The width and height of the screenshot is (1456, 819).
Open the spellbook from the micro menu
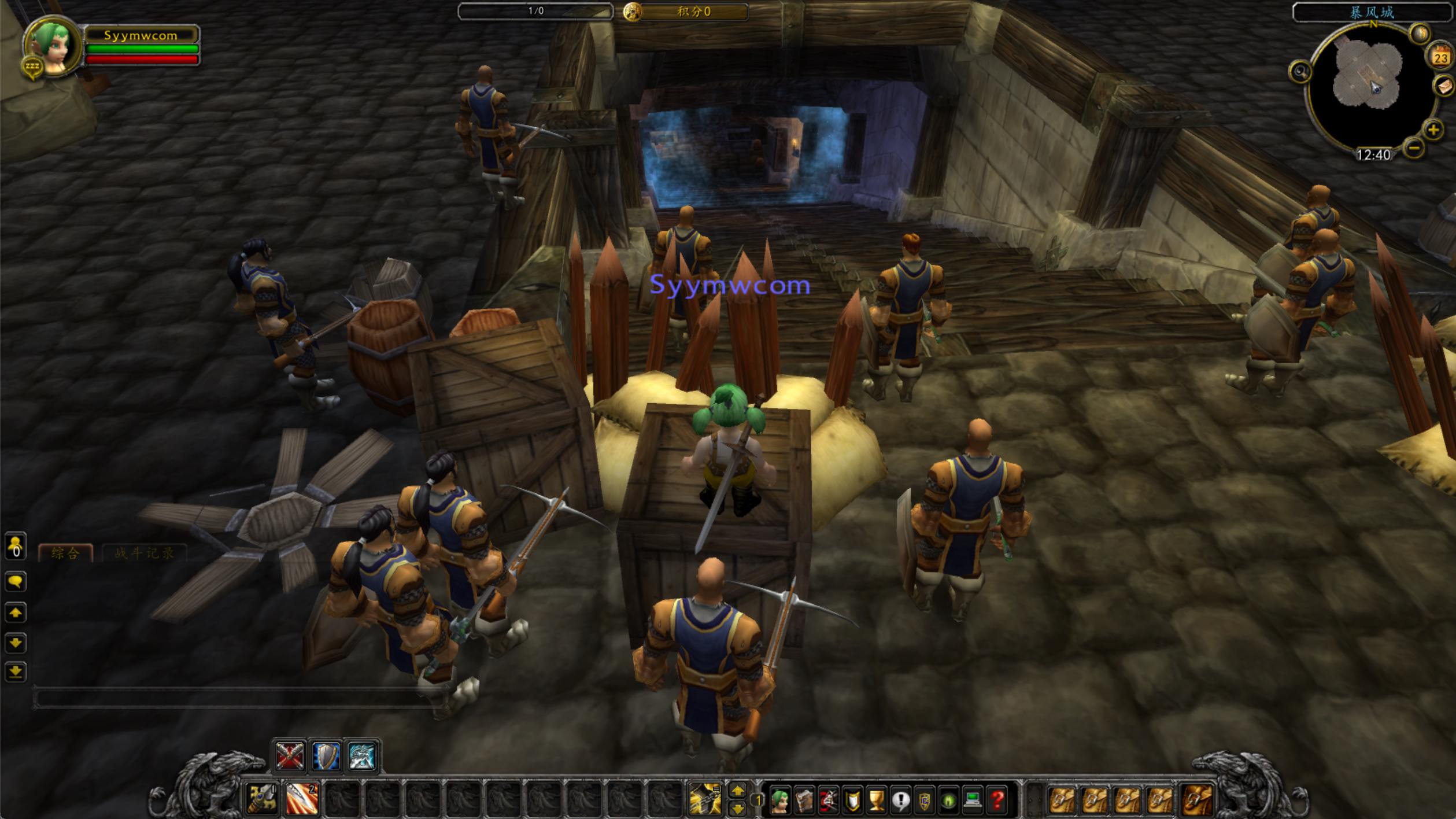point(804,800)
